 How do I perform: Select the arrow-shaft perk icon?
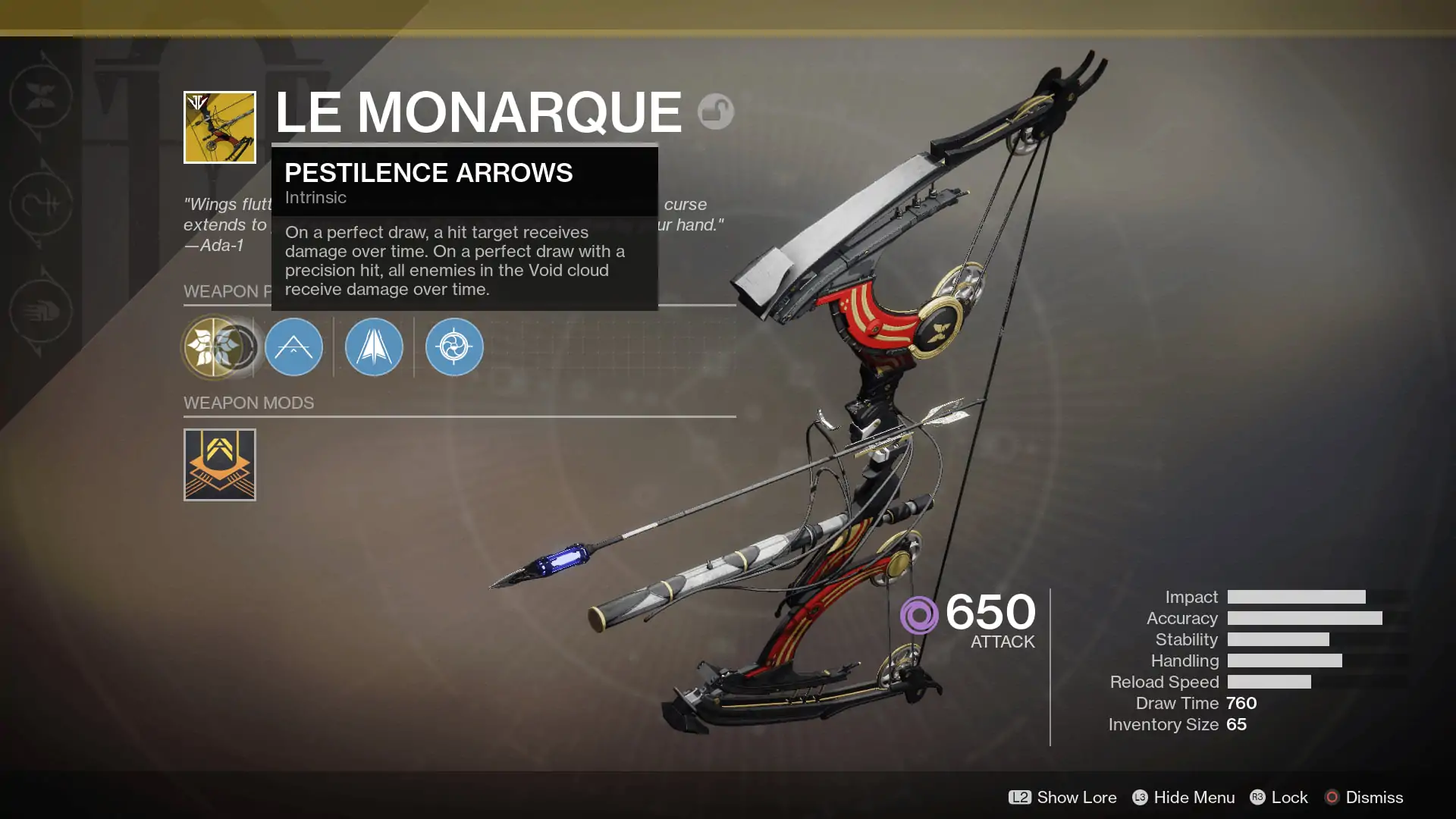click(x=373, y=347)
